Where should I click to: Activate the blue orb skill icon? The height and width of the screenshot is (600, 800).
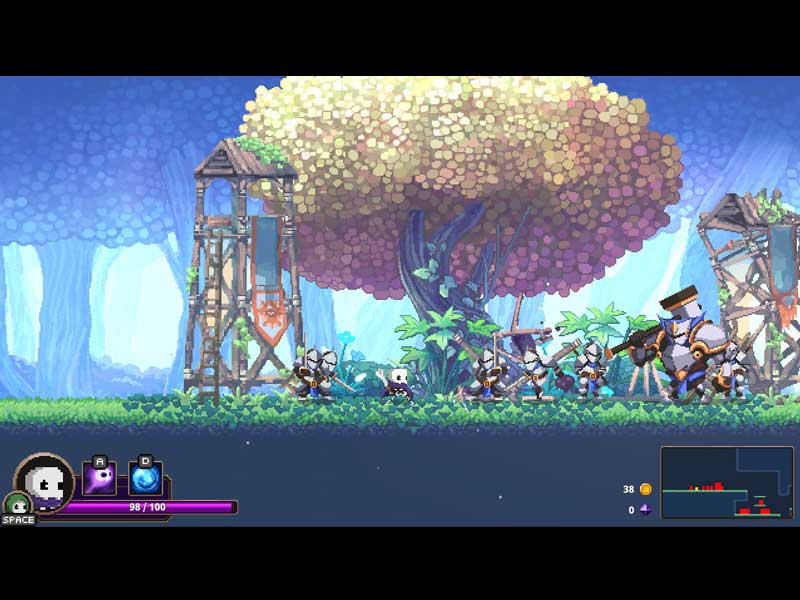point(145,479)
